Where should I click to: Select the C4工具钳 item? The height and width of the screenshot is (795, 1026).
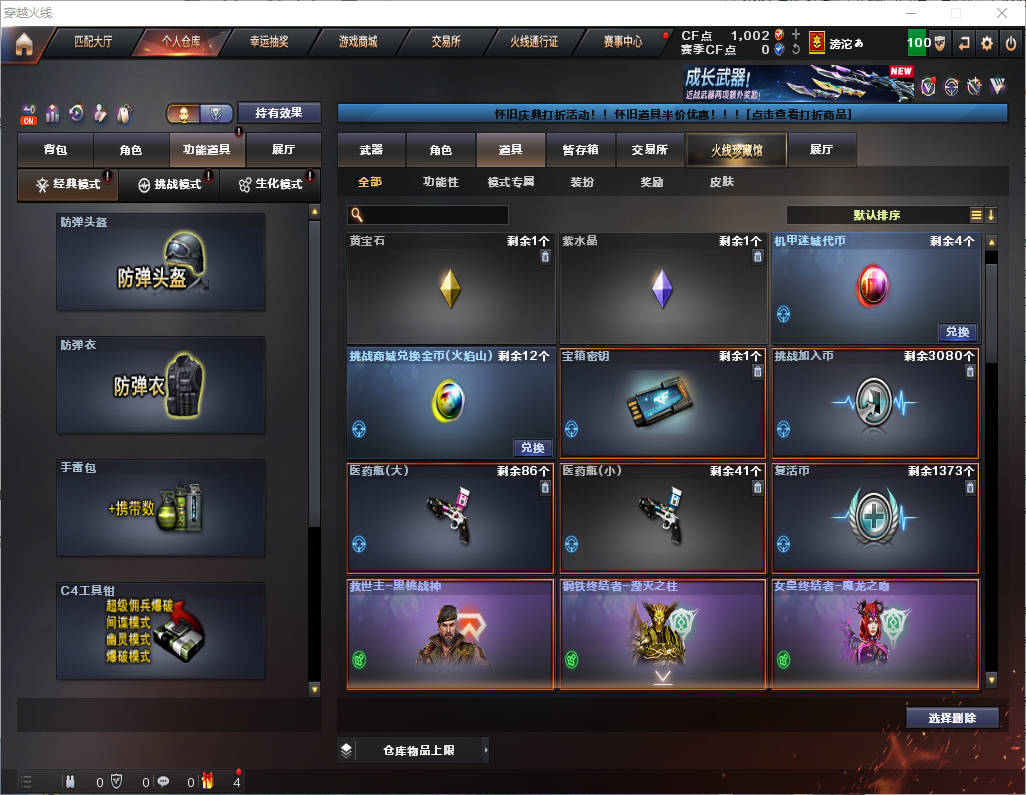coord(161,632)
